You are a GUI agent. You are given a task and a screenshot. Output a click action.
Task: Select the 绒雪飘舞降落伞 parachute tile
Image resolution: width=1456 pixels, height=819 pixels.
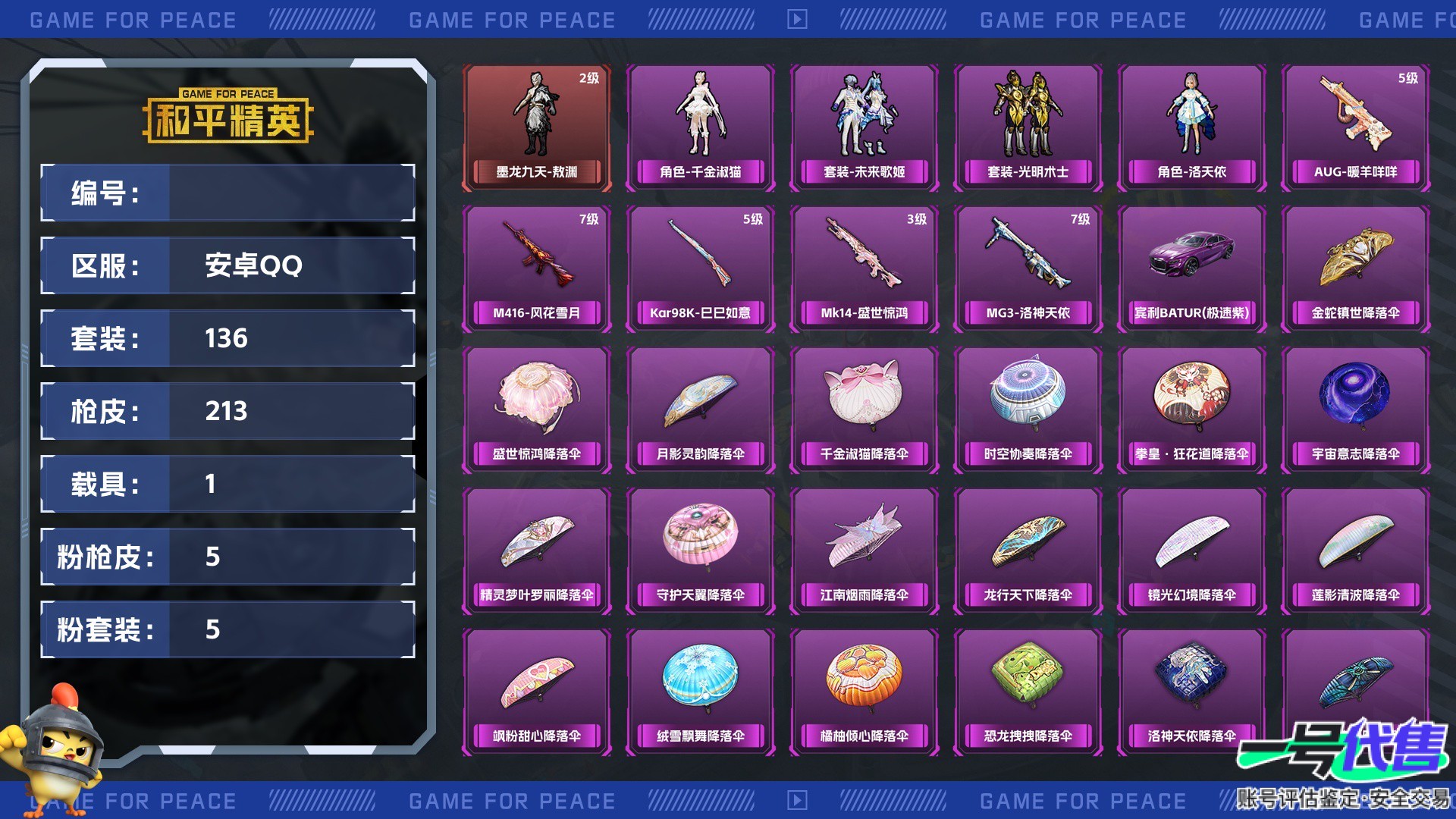(701, 692)
